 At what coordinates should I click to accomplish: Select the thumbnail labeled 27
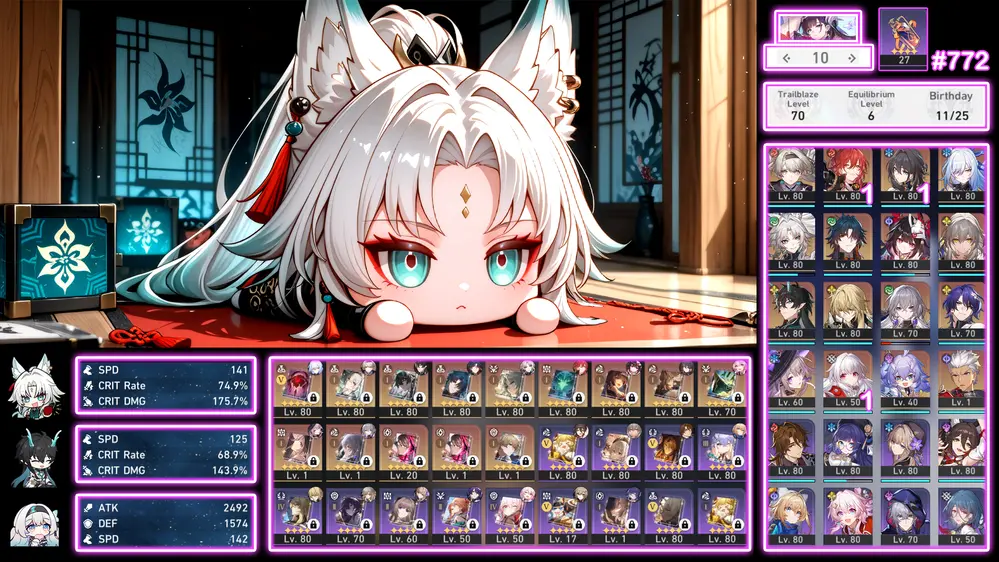pyautogui.click(x=902, y=38)
